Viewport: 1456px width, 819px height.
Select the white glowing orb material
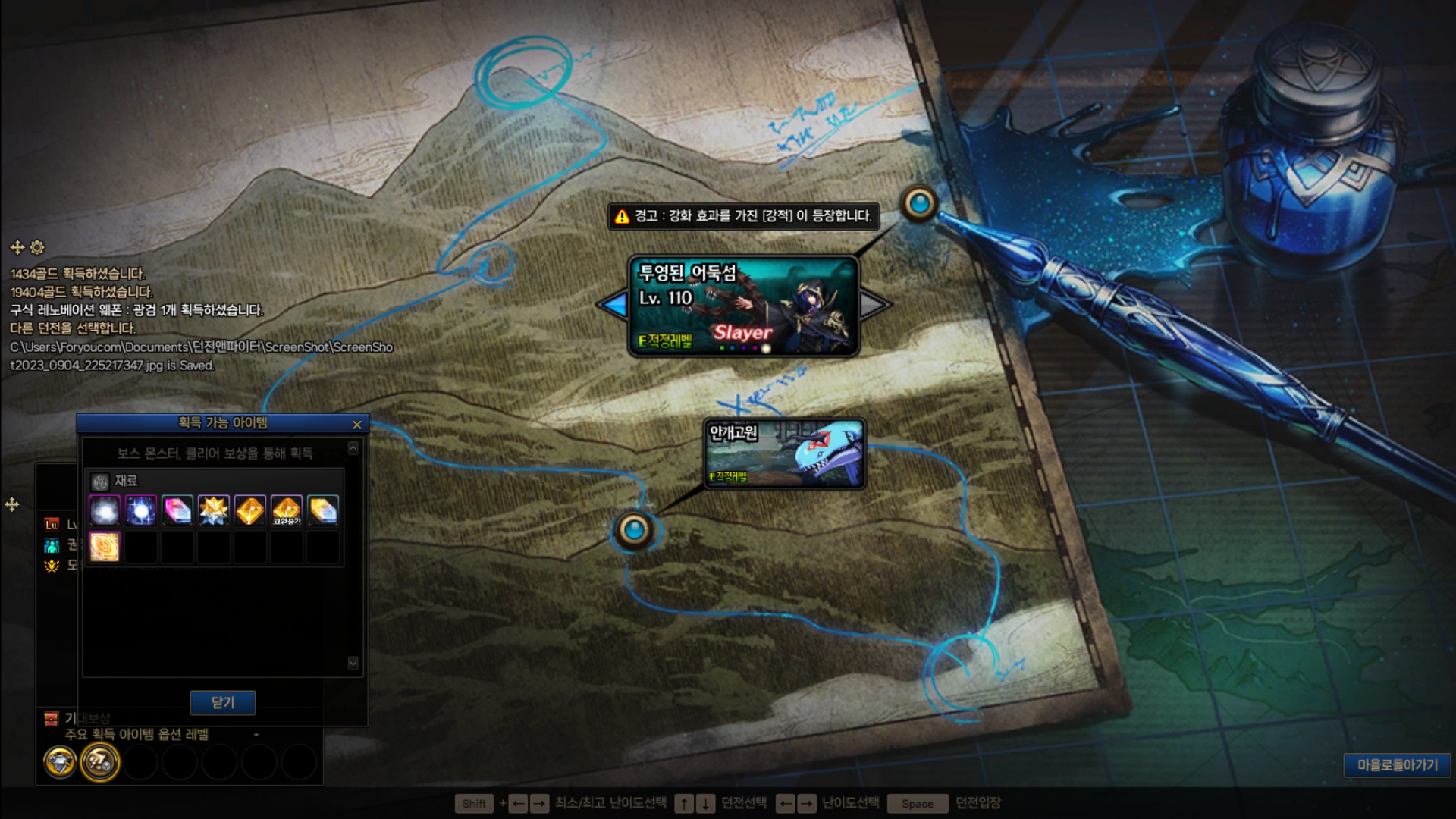(x=105, y=510)
